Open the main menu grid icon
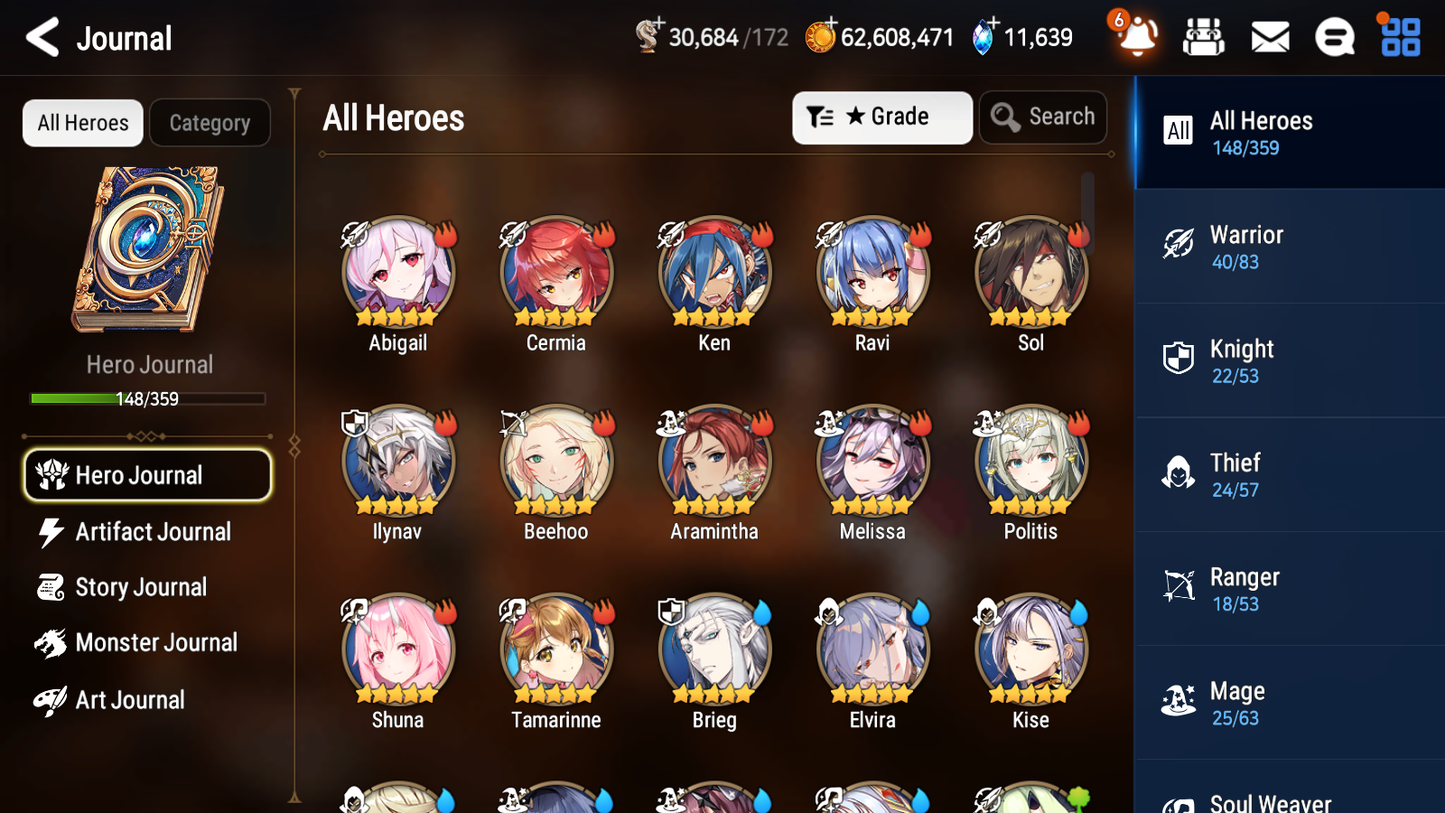The image size is (1445, 813). coord(1398,37)
